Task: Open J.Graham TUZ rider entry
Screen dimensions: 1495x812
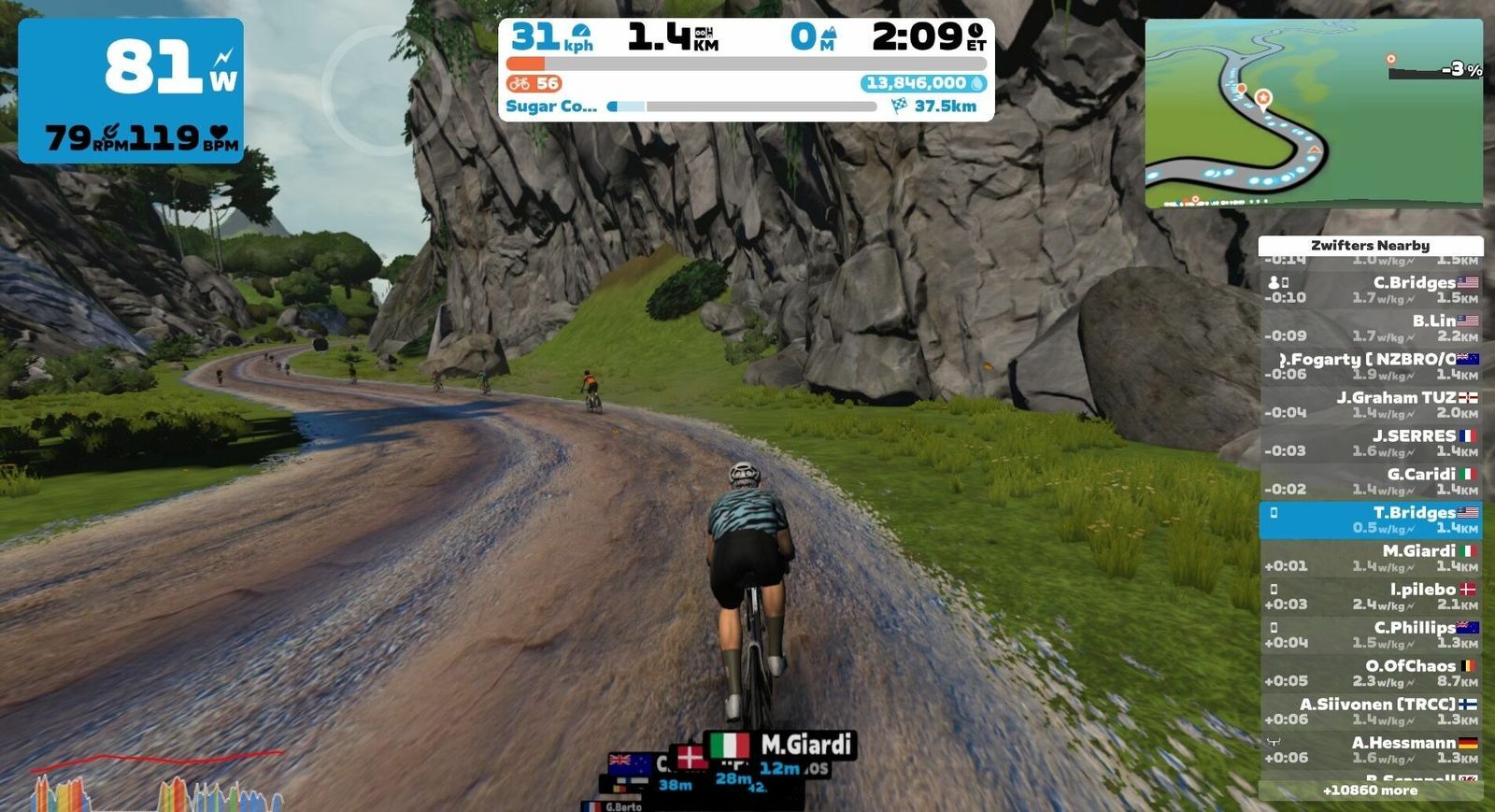Action: (x=1371, y=405)
